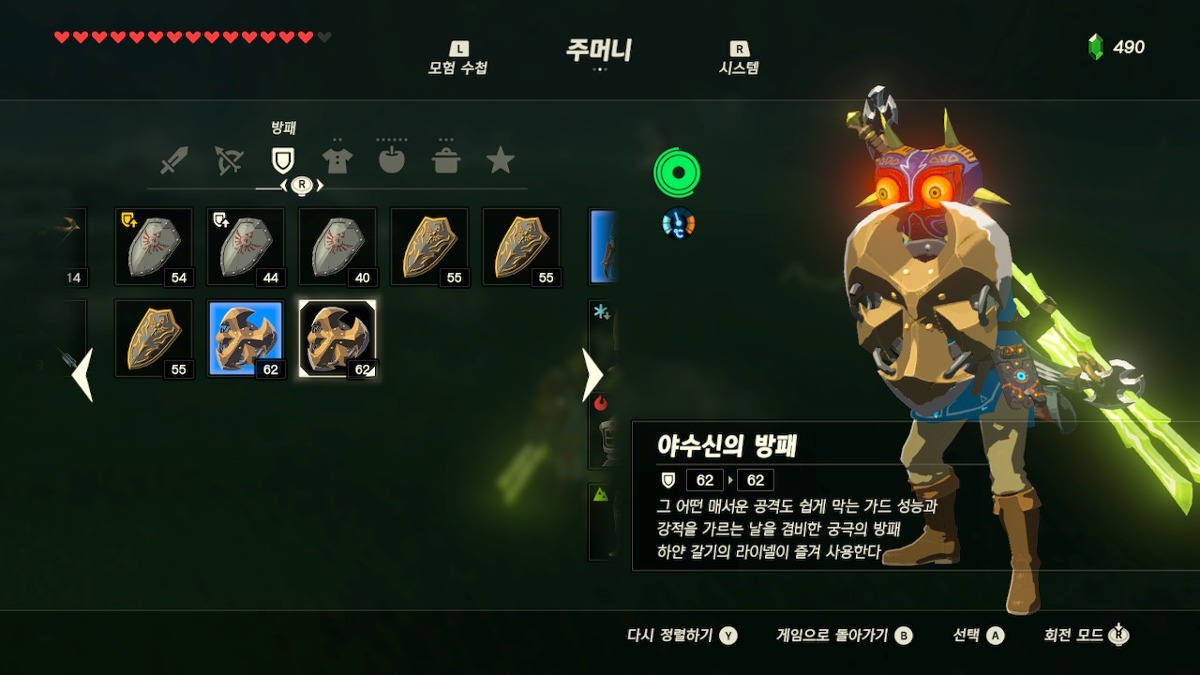Choose the shield slot numbered 44
1200x675 pixels.
pos(246,247)
